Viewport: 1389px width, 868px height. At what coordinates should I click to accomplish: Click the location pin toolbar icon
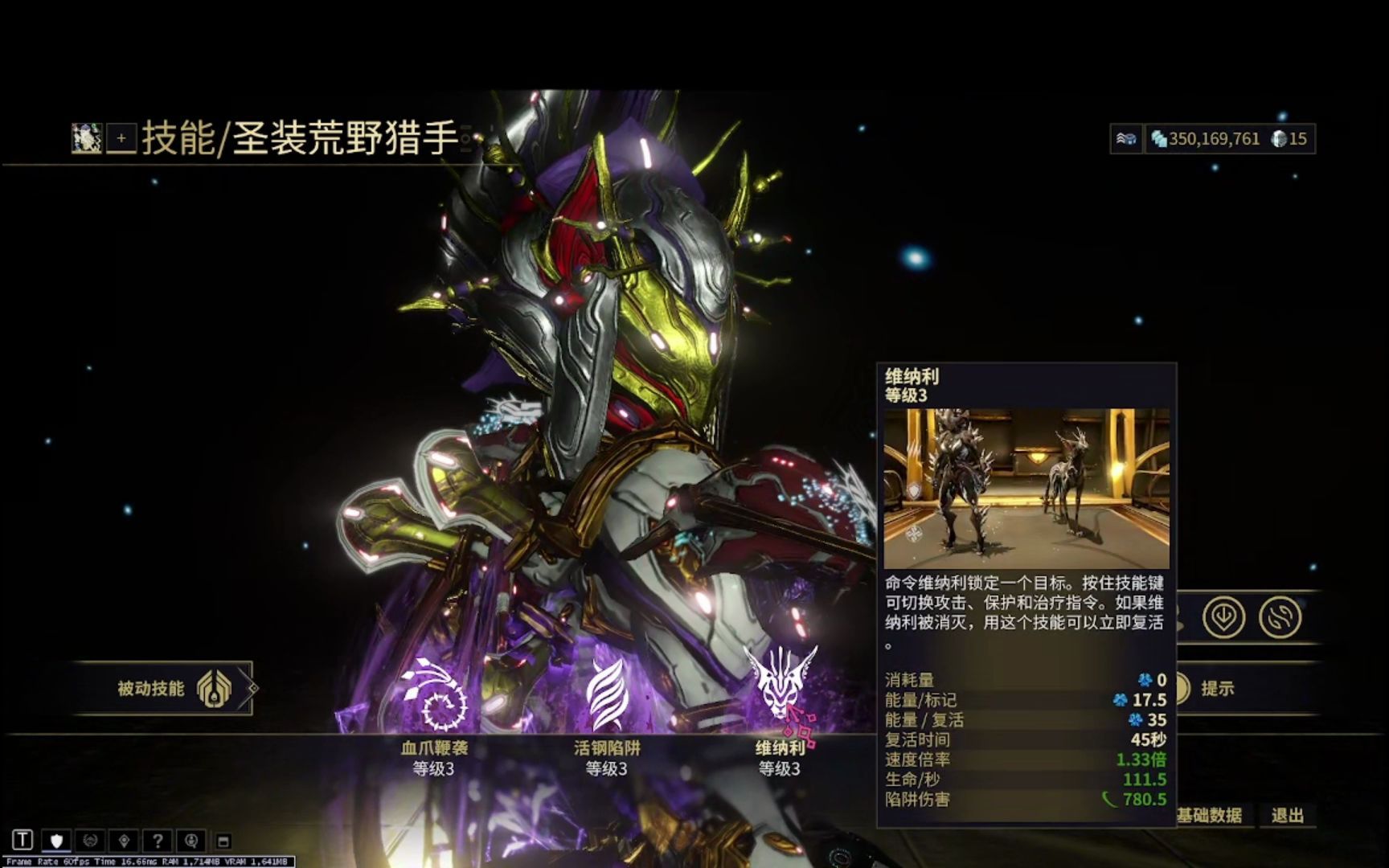coord(124,841)
